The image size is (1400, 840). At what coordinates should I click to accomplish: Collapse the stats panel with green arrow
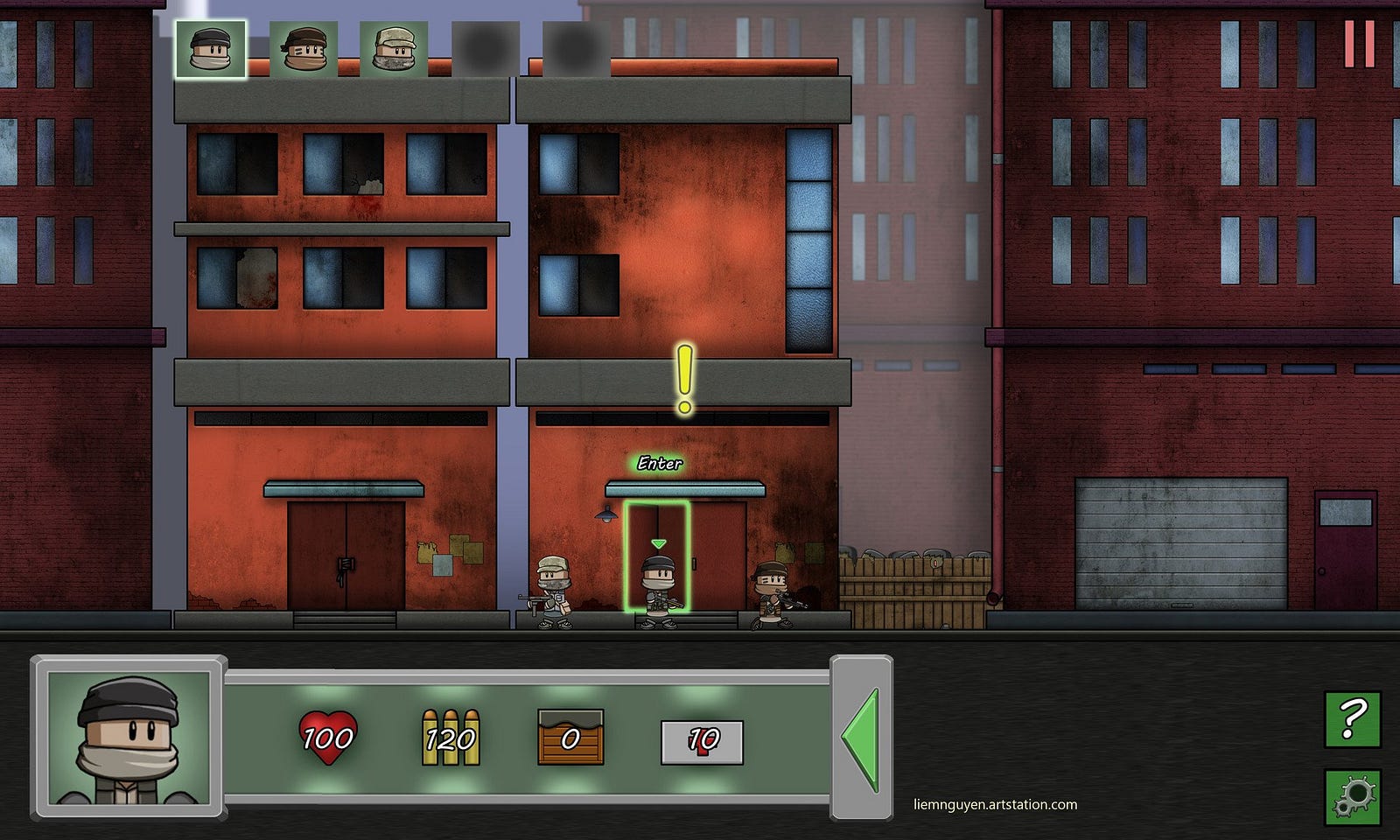point(861,739)
